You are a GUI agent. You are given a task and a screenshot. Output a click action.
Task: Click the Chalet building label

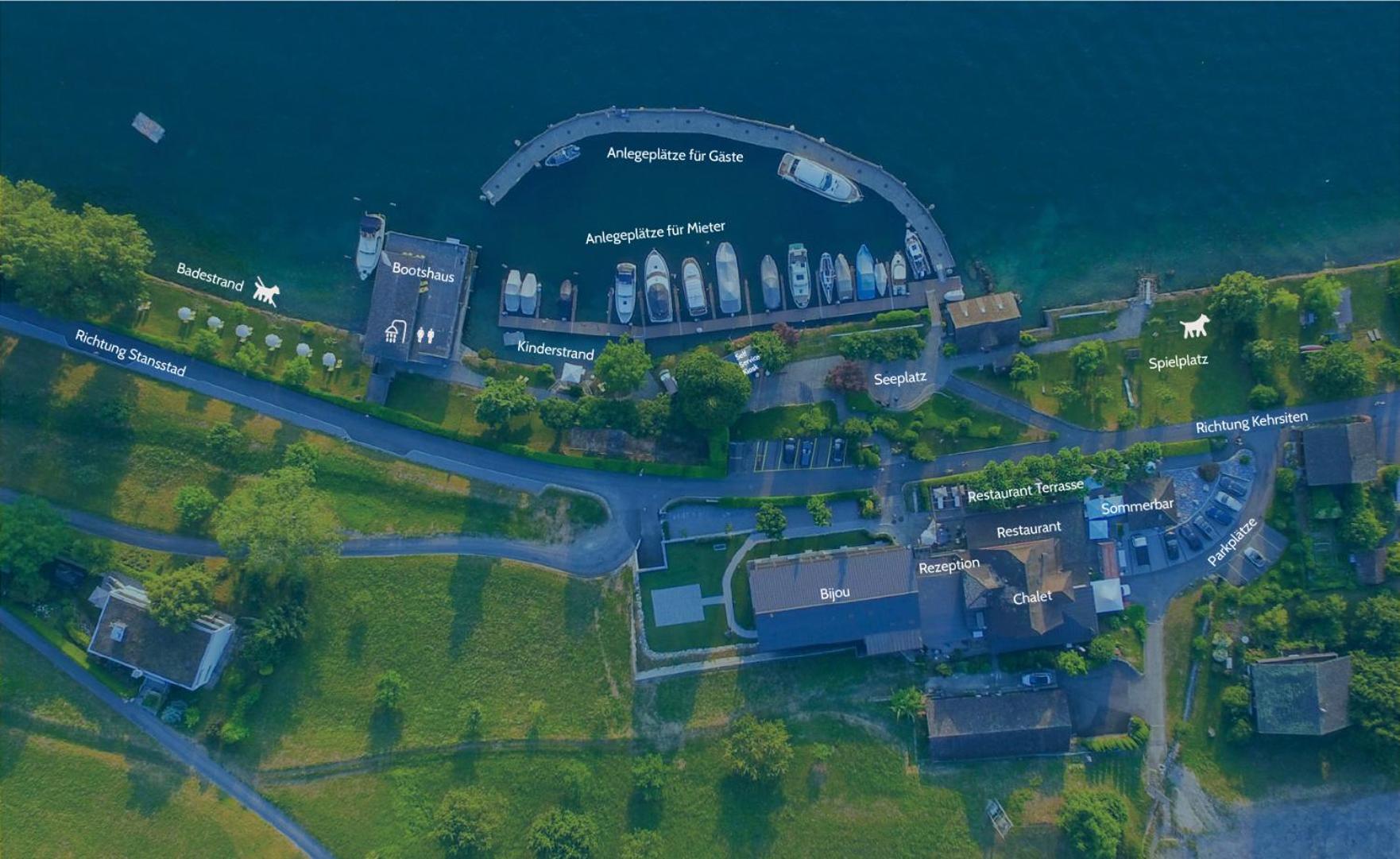(x=1032, y=597)
